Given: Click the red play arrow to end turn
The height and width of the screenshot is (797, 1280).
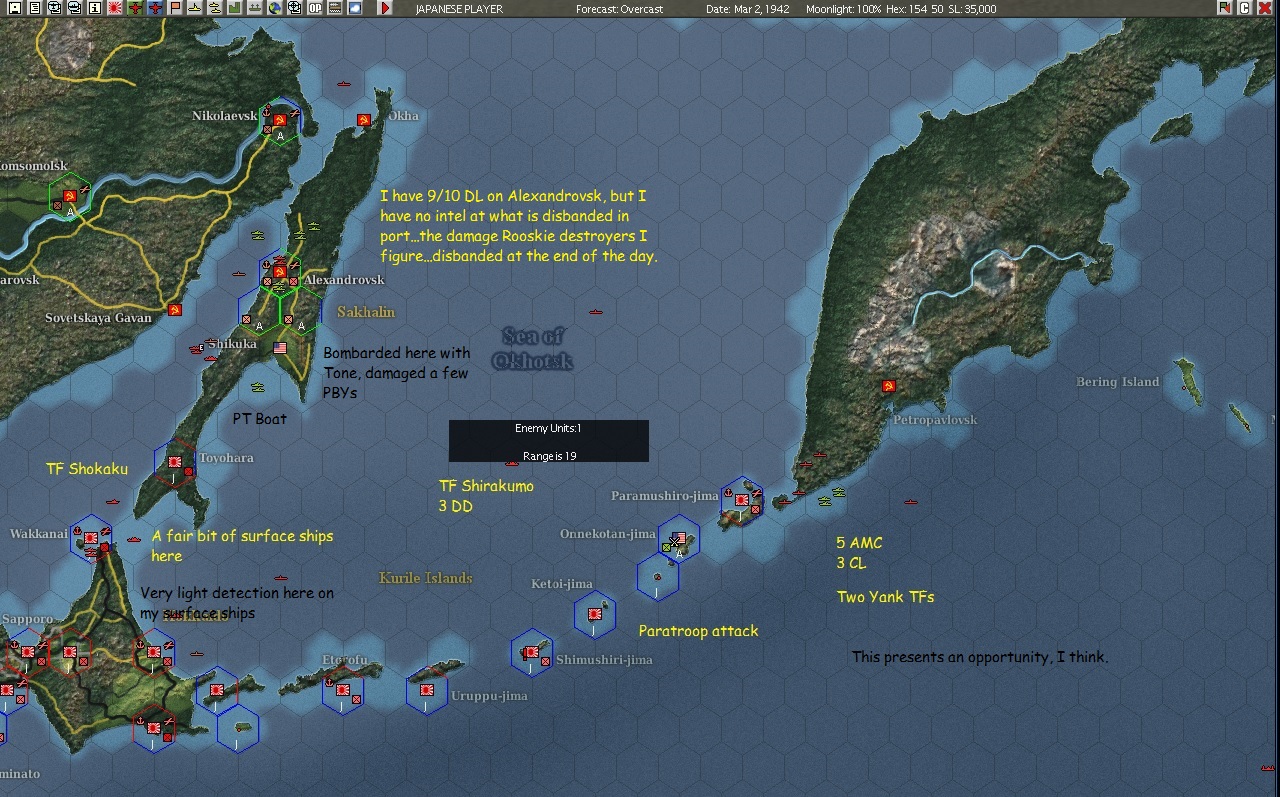Looking at the screenshot, I should point(386,8).
